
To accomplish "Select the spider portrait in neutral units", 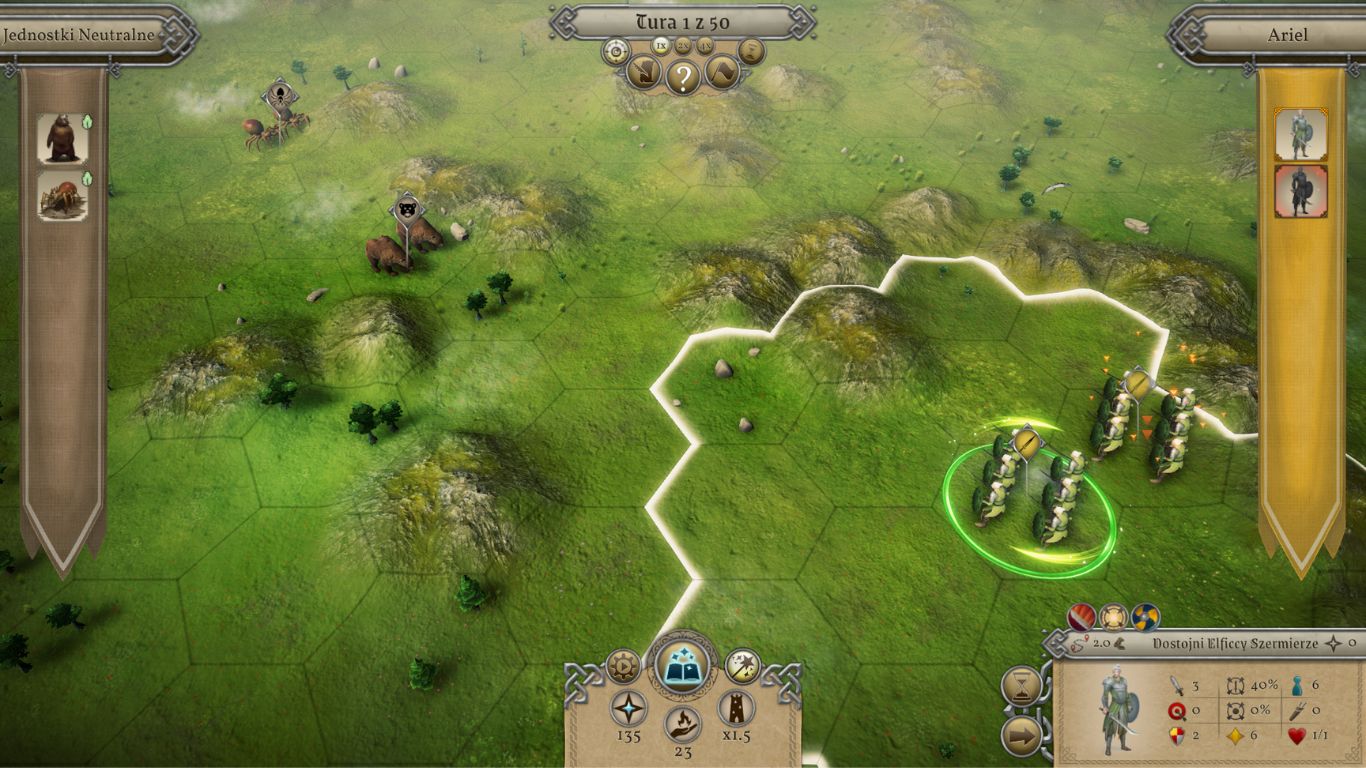I will pos(63,195).
